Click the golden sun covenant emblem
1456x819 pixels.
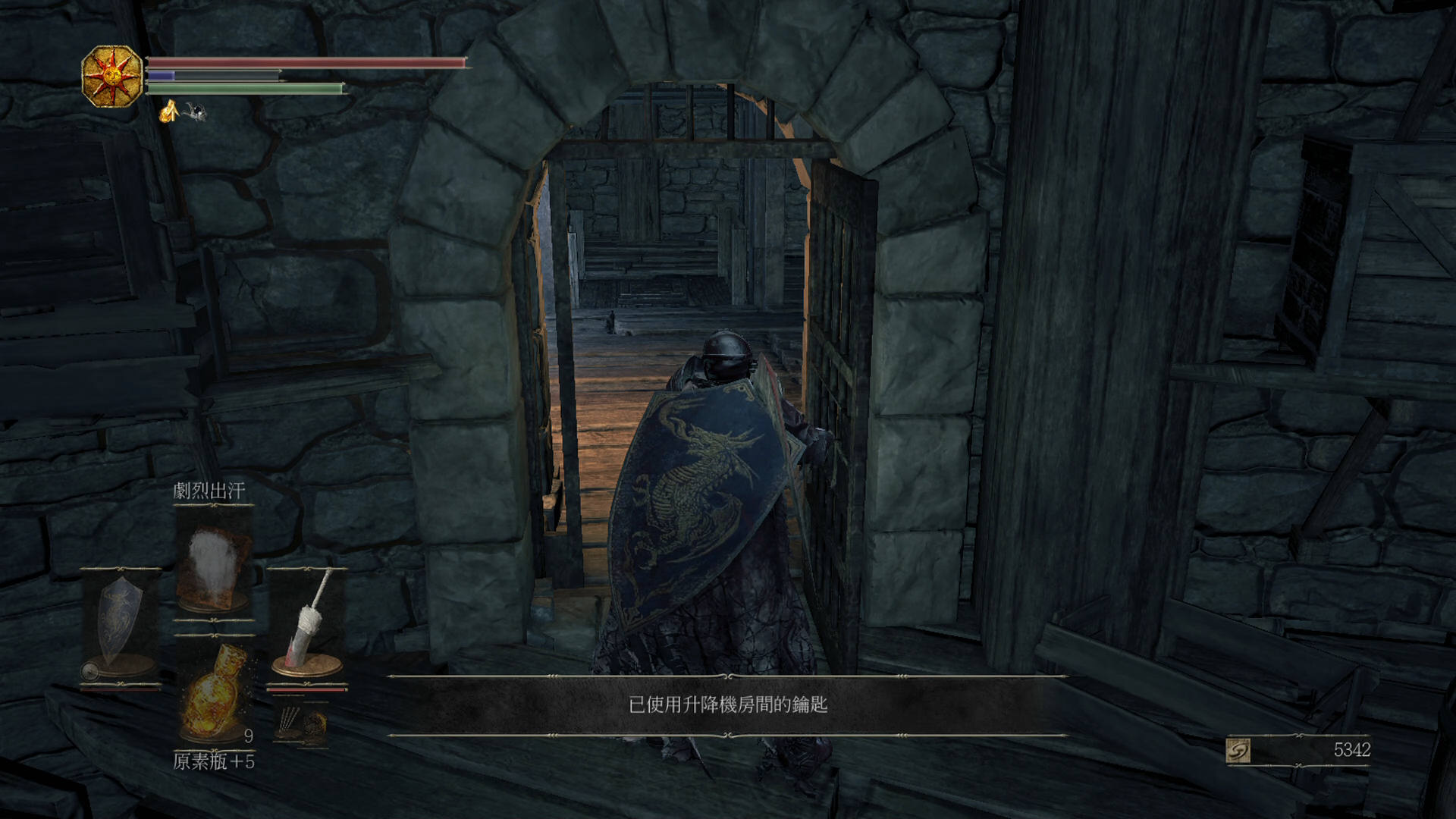click(112, 76)
